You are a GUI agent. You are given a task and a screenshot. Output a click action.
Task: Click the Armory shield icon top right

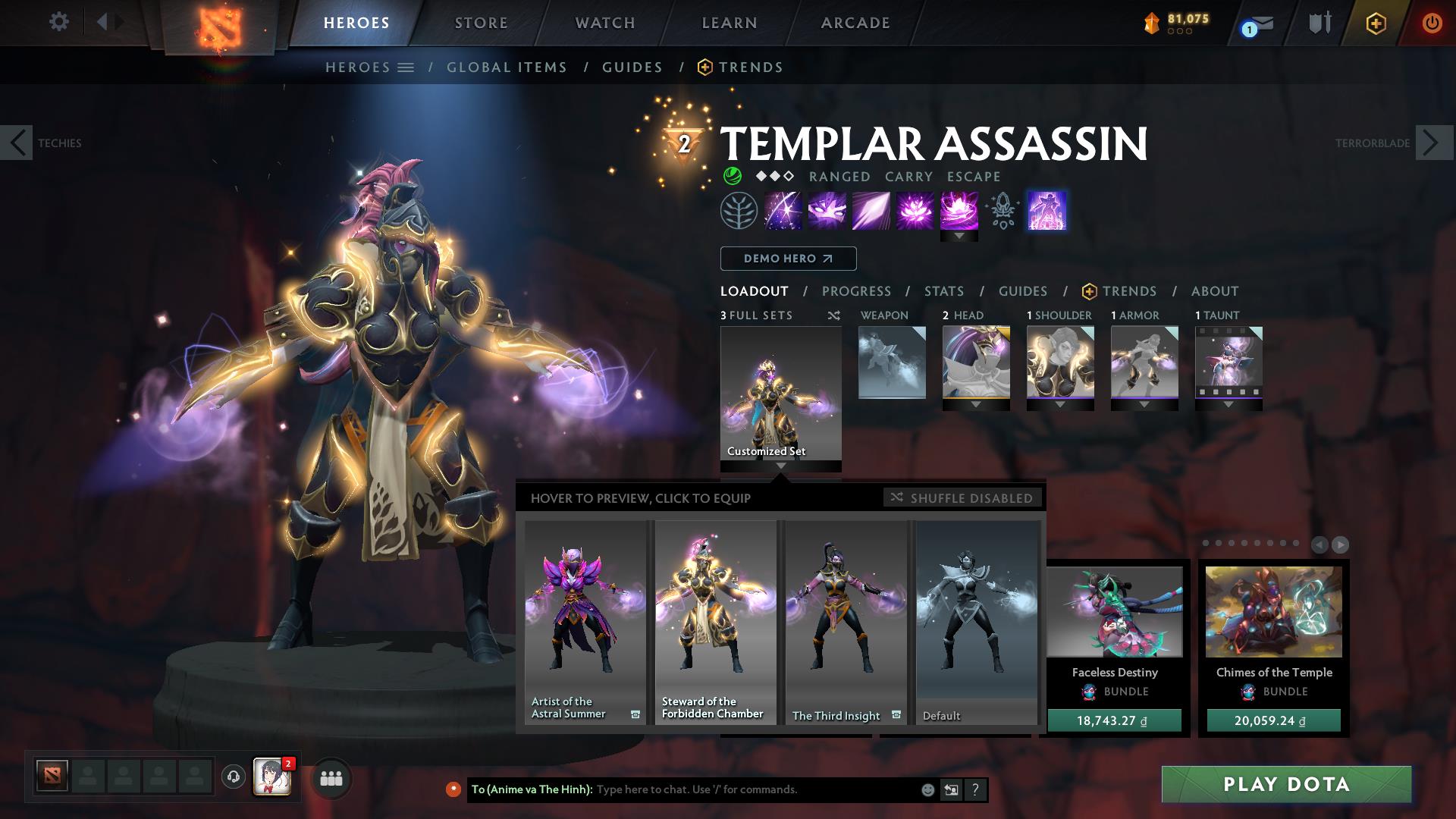coord(1318,22)
